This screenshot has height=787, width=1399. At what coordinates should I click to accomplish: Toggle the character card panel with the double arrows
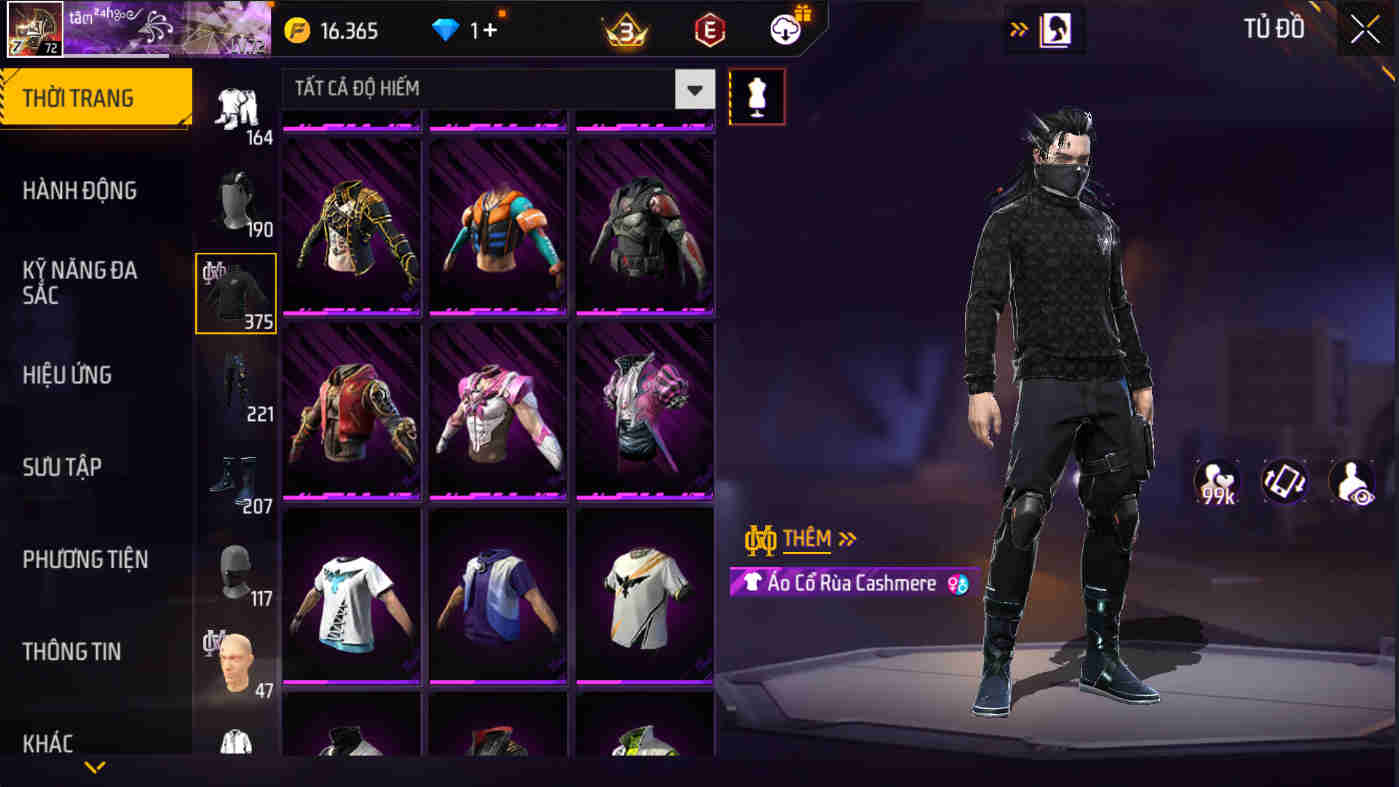click(x=1018, y=30)
